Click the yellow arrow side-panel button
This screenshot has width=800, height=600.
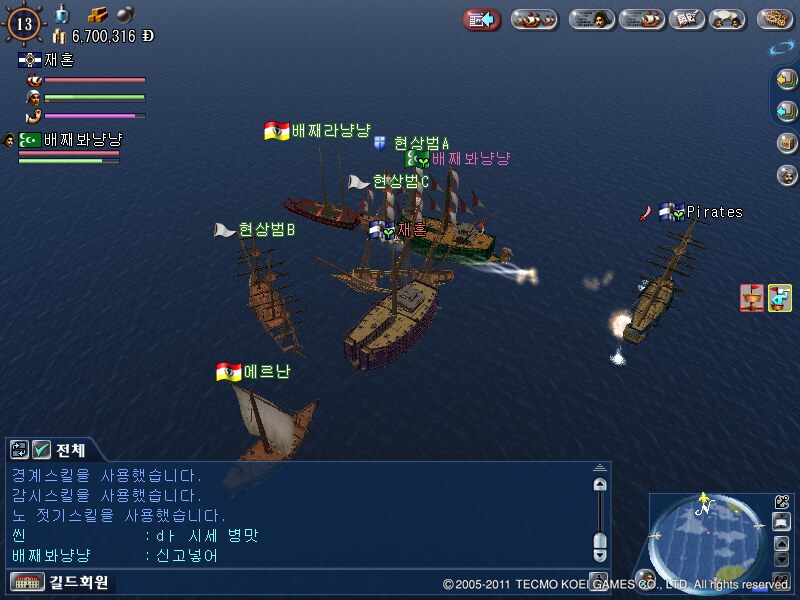point(787,79)
